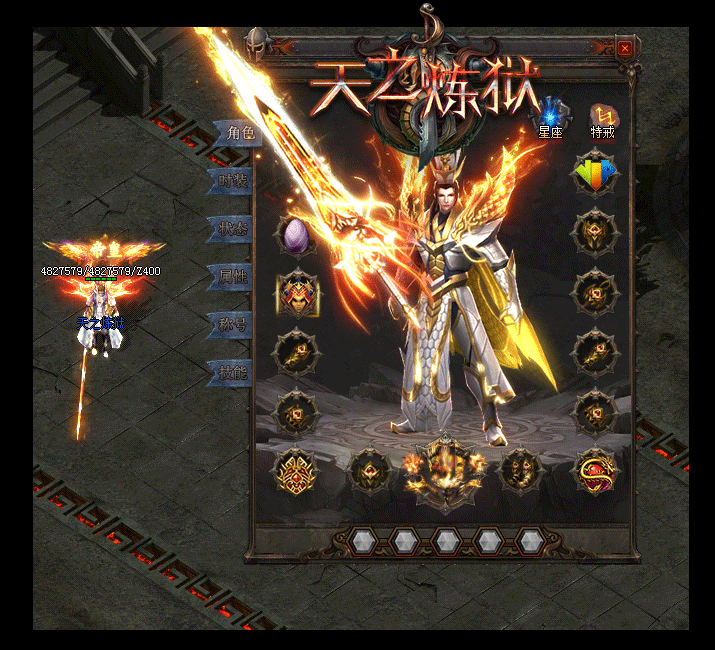The width and height of the screenshot is (715, 650).
Task: Switch to the 技能 tab
Action: 231,372
